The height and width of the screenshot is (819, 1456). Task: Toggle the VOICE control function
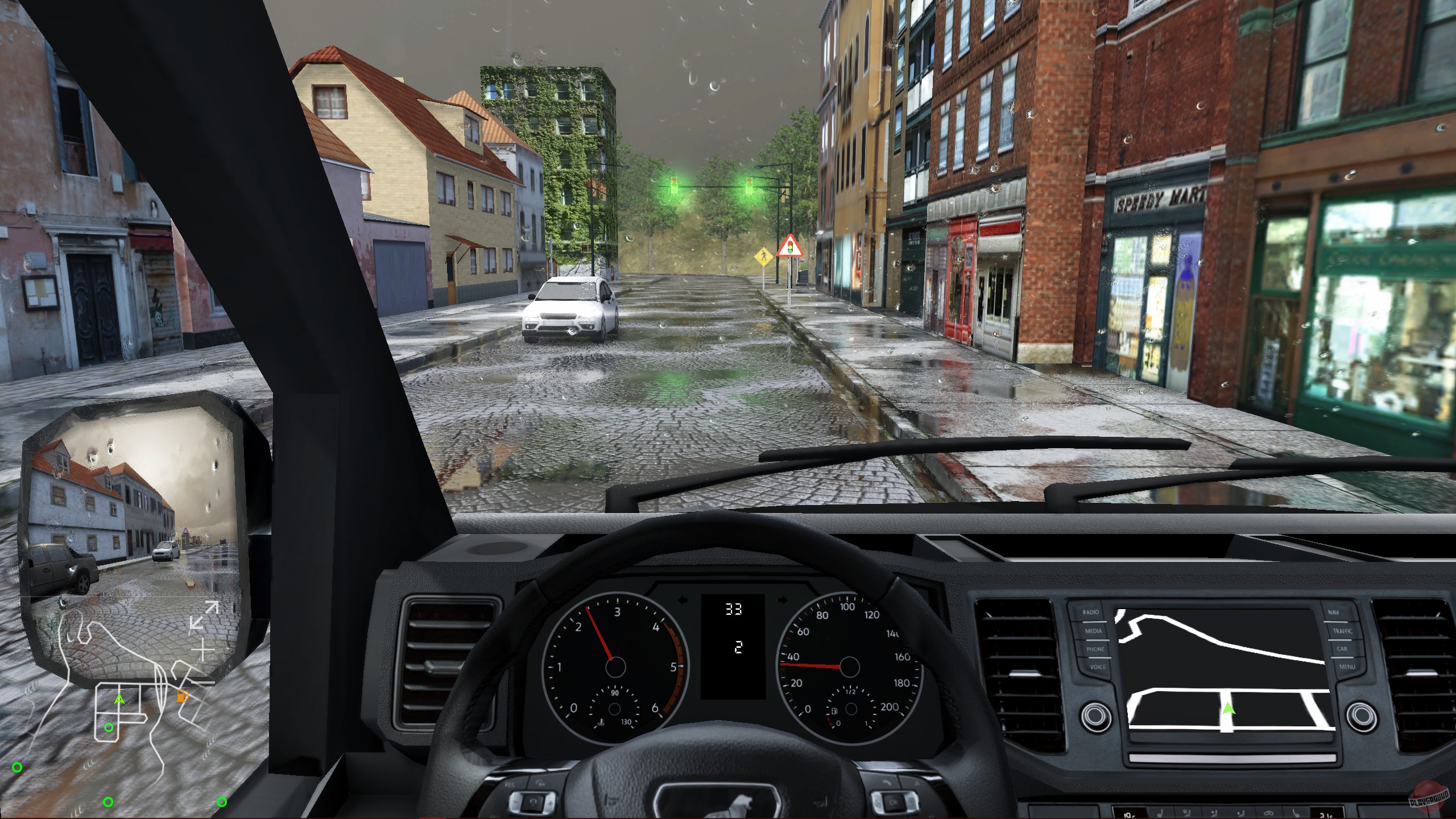pos(1098,667)
